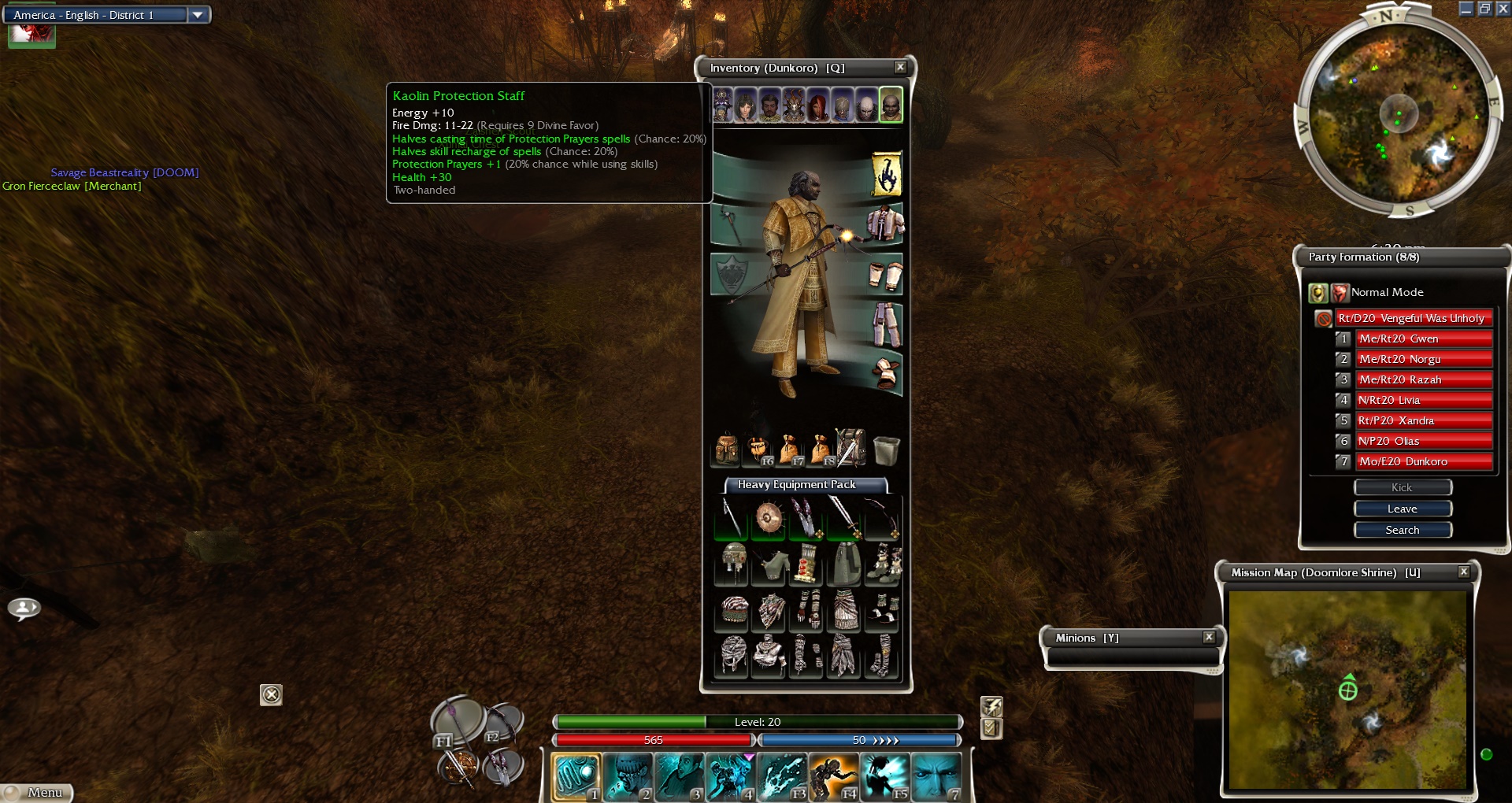The width and height of the screenshot is (1512, 803).
Task: Activate the first skill on skill bar
Action: point(576,777)
